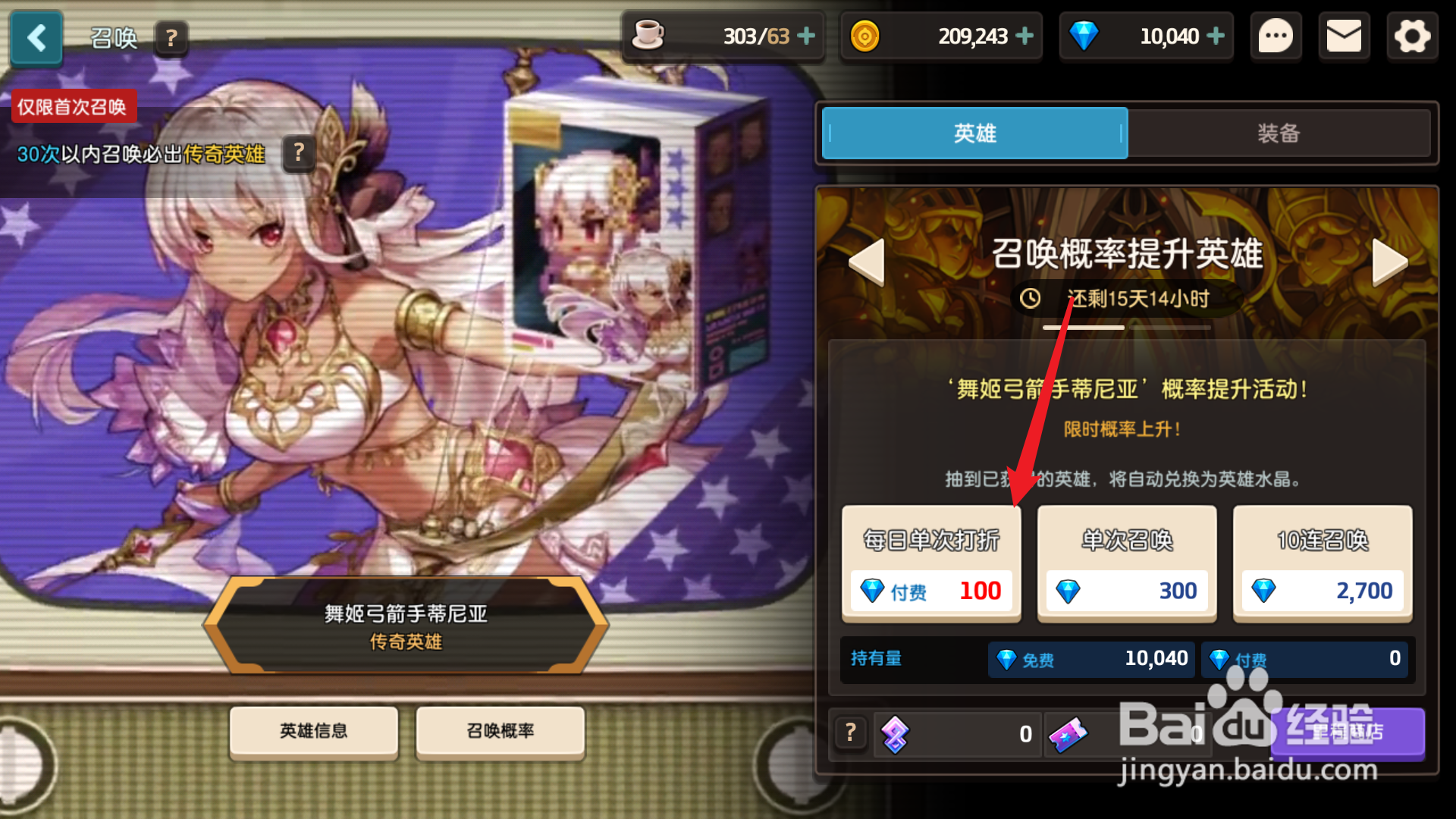Click the stamina coffee cup icon
This screenshot has width=1456, height=819.
(x=648, y=36)
